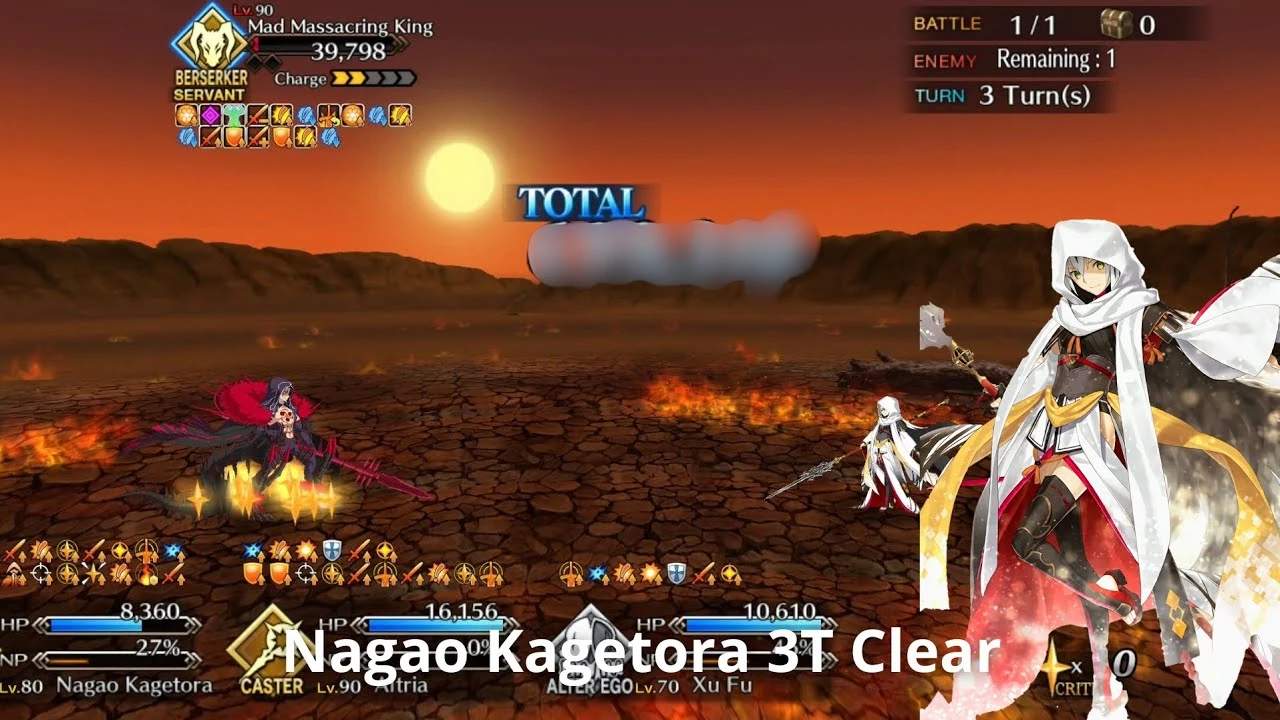1280x720 pixels.
Task: Inspect the purple defense debuff icon on the enemy
Action: (211, 115)
